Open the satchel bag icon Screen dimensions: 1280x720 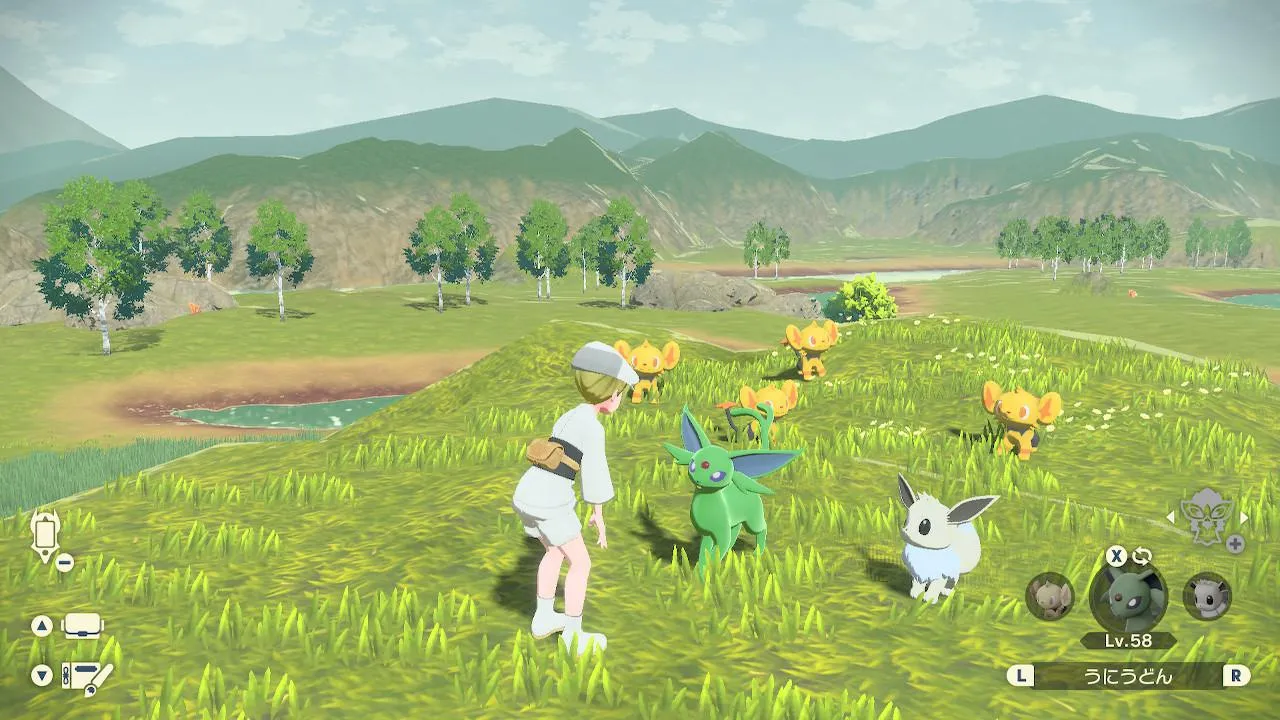[x=83, y=626]
